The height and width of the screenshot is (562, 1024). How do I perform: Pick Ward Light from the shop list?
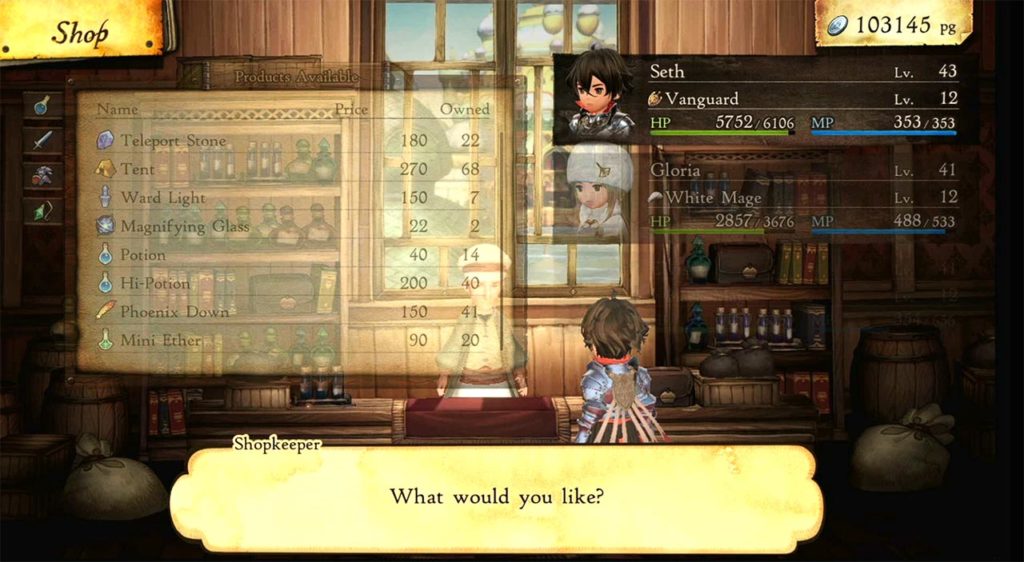162,198
